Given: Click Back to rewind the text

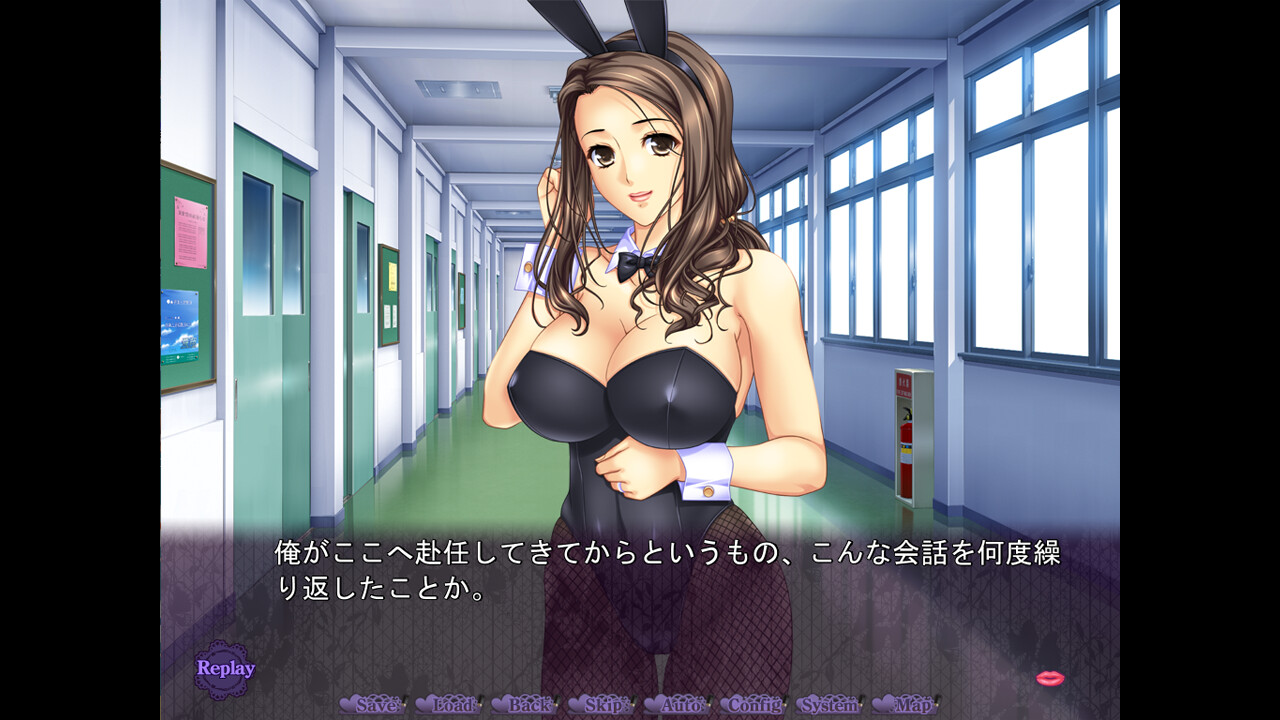Looking at the screenshot, I should (x=528, y=705).
